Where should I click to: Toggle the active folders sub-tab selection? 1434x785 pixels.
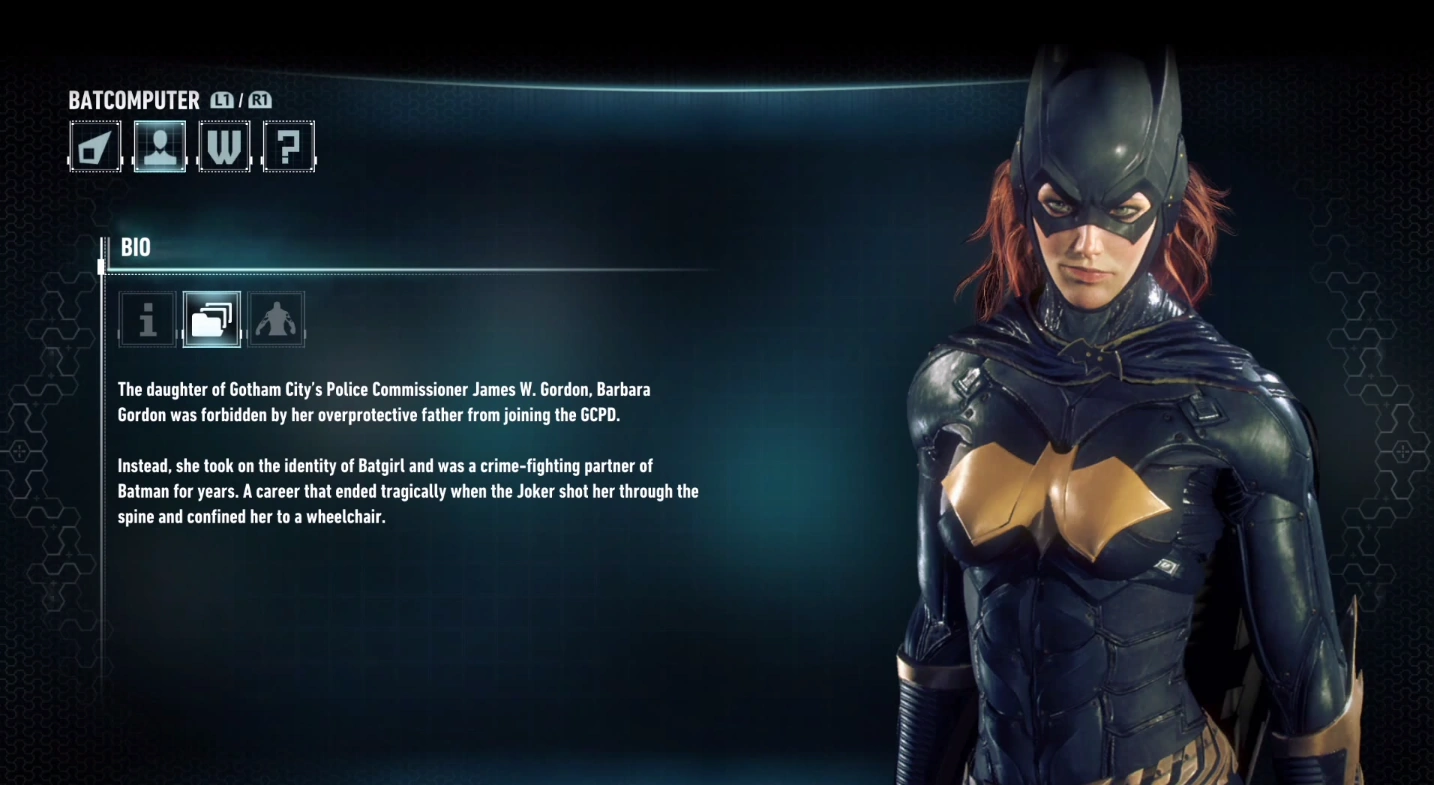tap(211, 319)
